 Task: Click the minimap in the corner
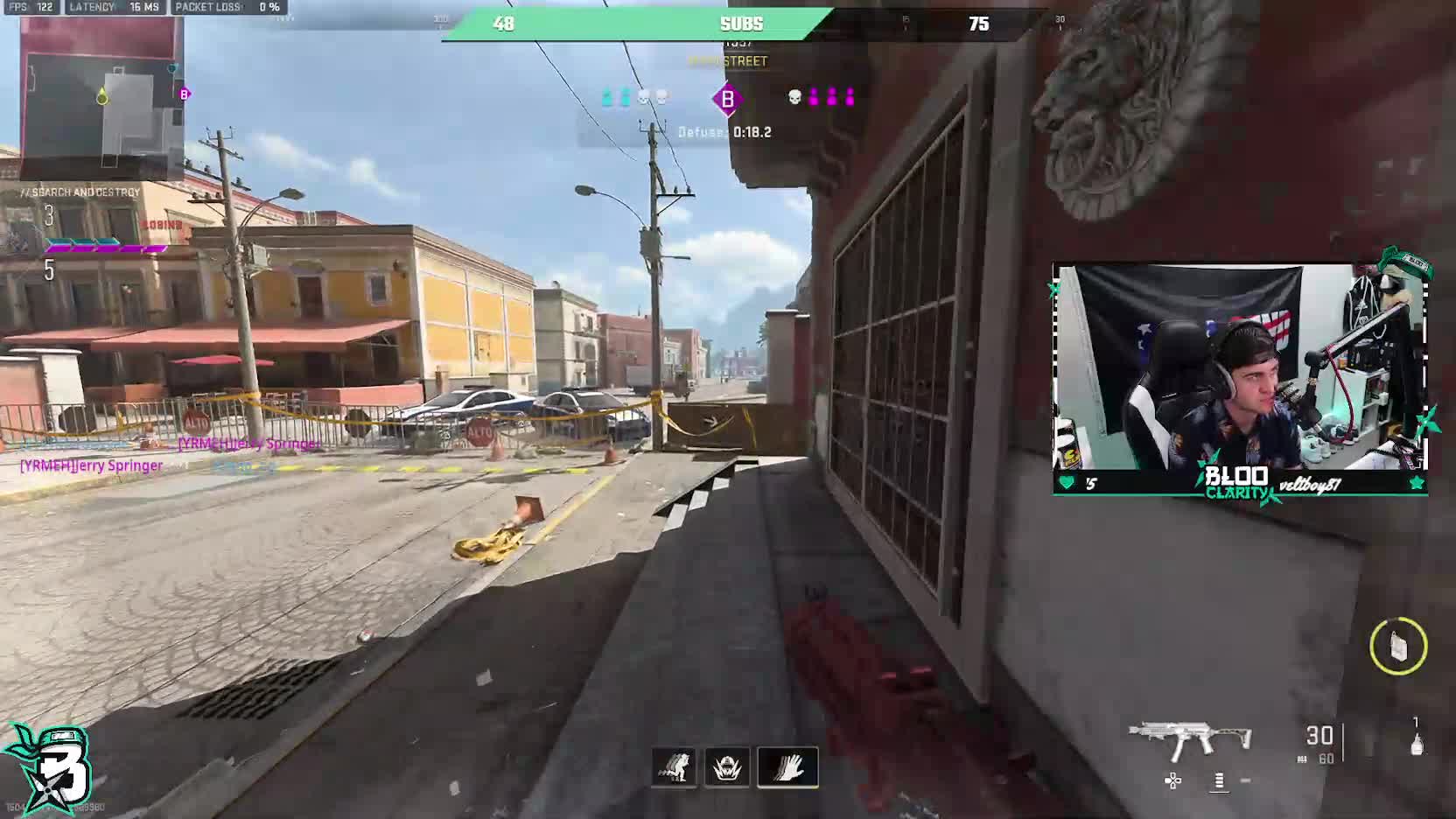101,98
